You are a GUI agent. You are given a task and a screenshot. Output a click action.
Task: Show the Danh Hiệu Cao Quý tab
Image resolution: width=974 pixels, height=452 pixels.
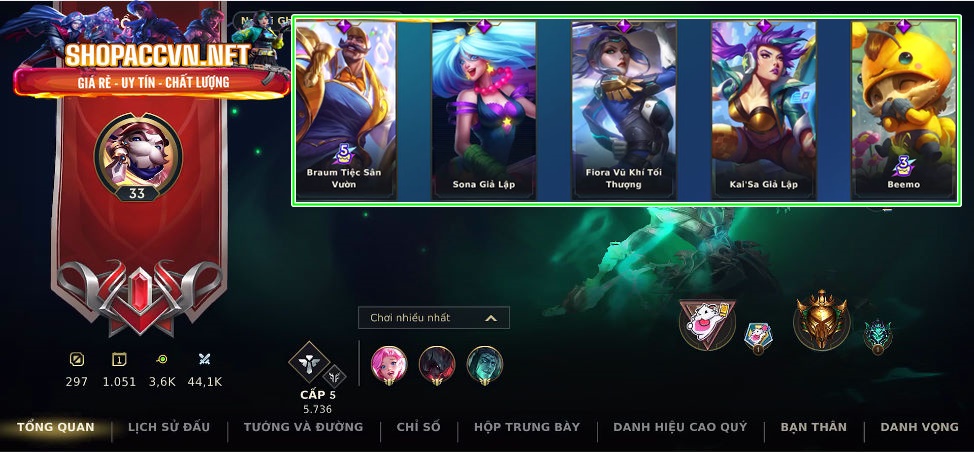coord(680,428)
